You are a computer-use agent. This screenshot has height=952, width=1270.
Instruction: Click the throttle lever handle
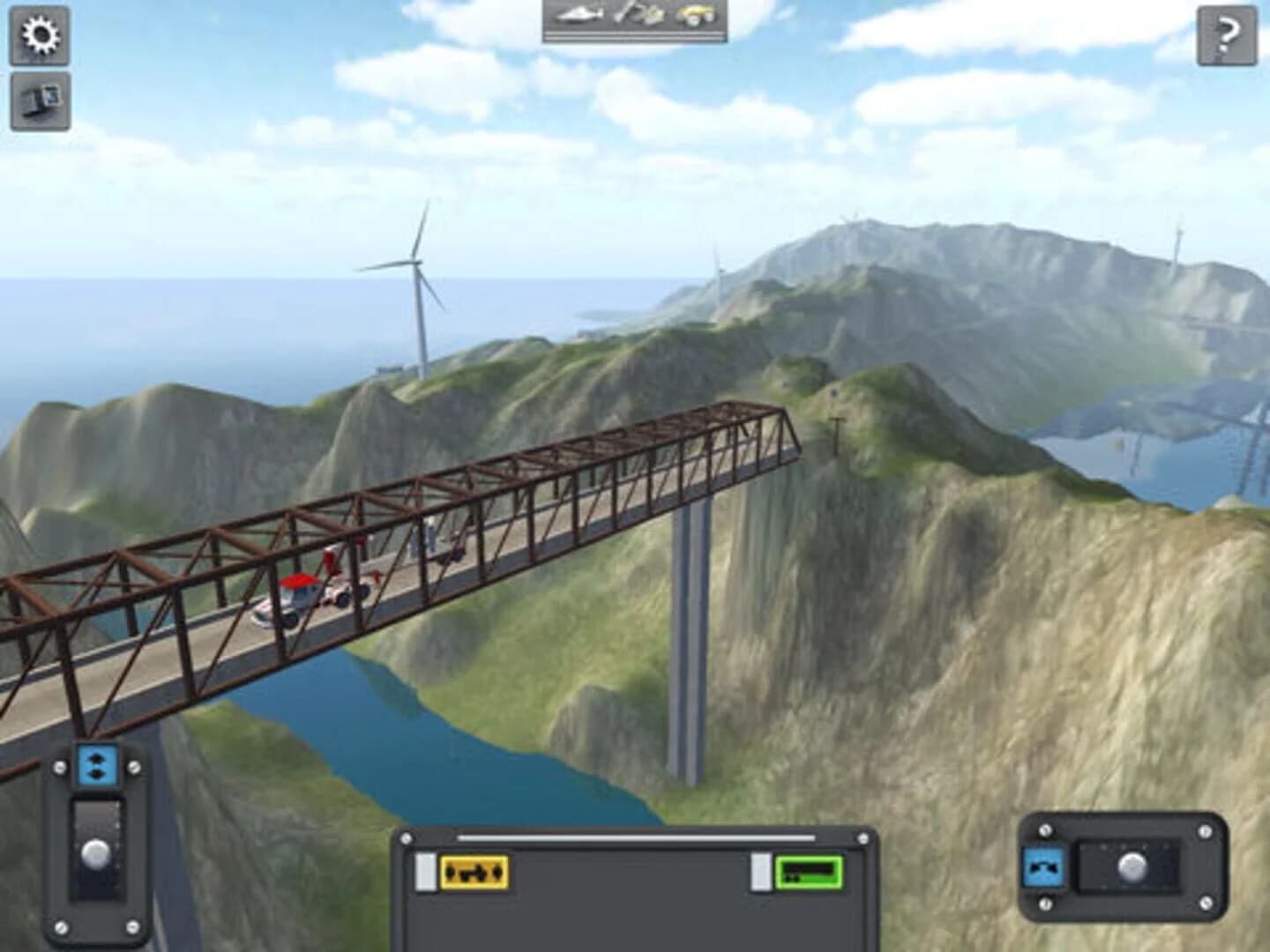click(x=97, y=852)
